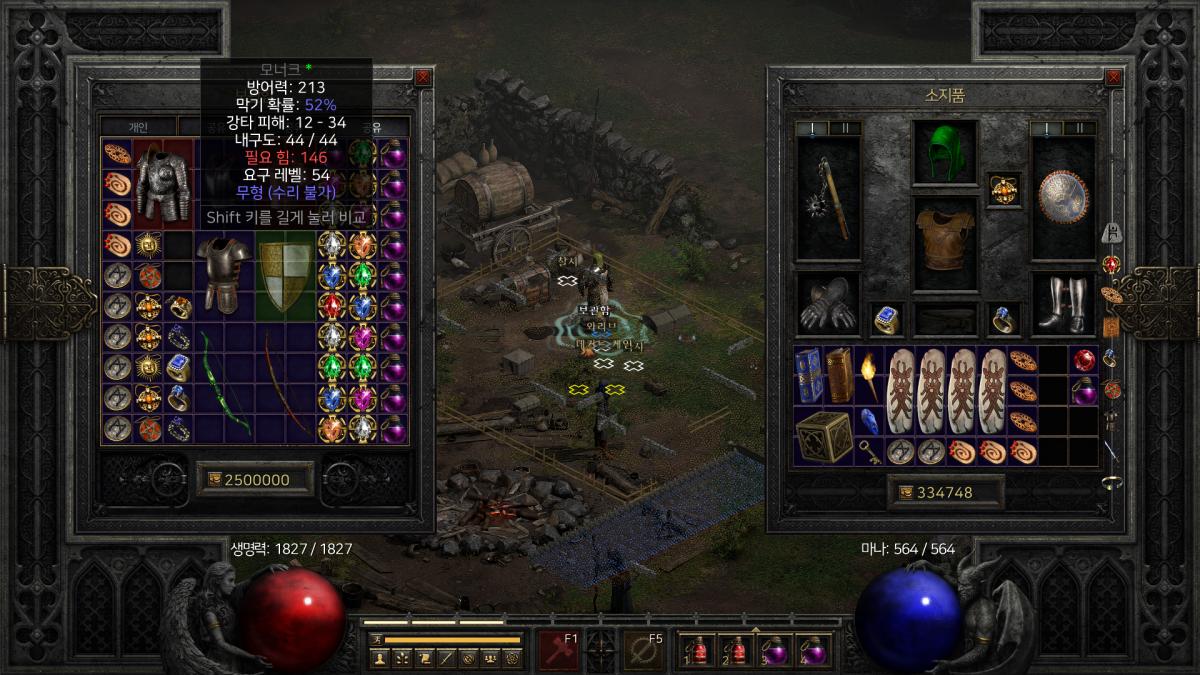1200x675 pixels.
Task: Click the inventory gold amount button
Action: tap(938, 492)
